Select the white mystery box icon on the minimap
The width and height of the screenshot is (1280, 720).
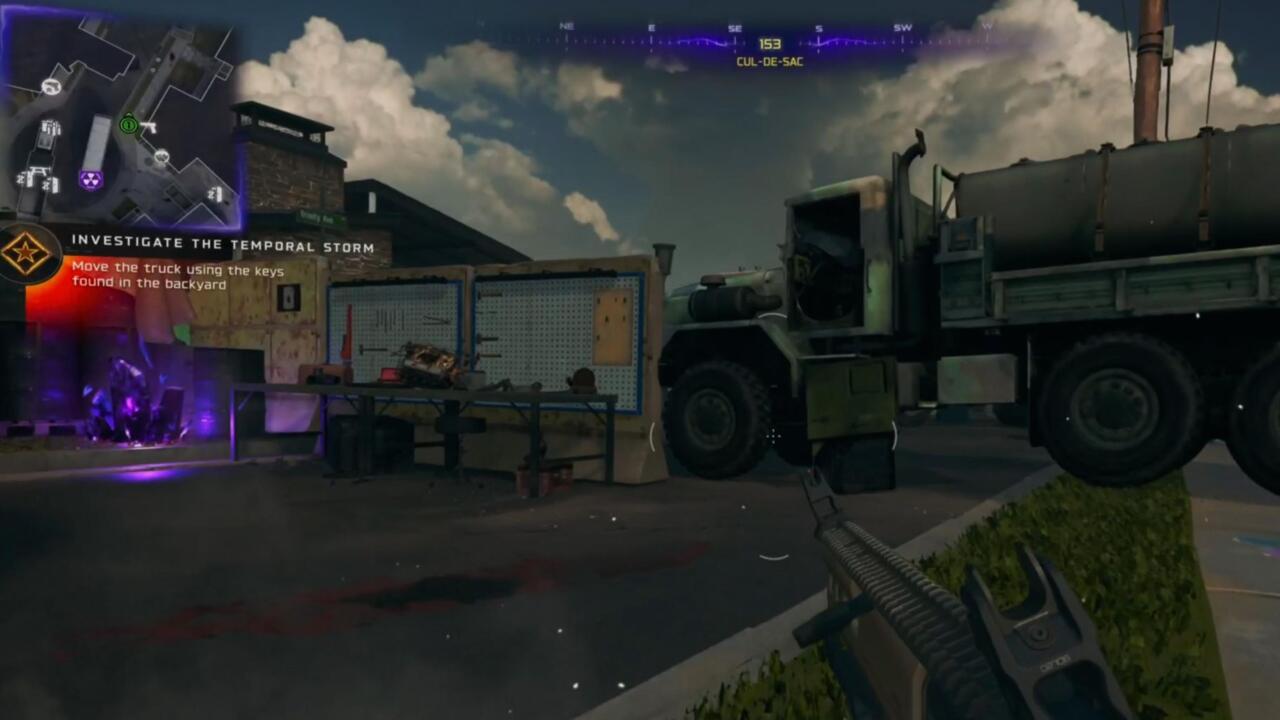tap(50, 86)
